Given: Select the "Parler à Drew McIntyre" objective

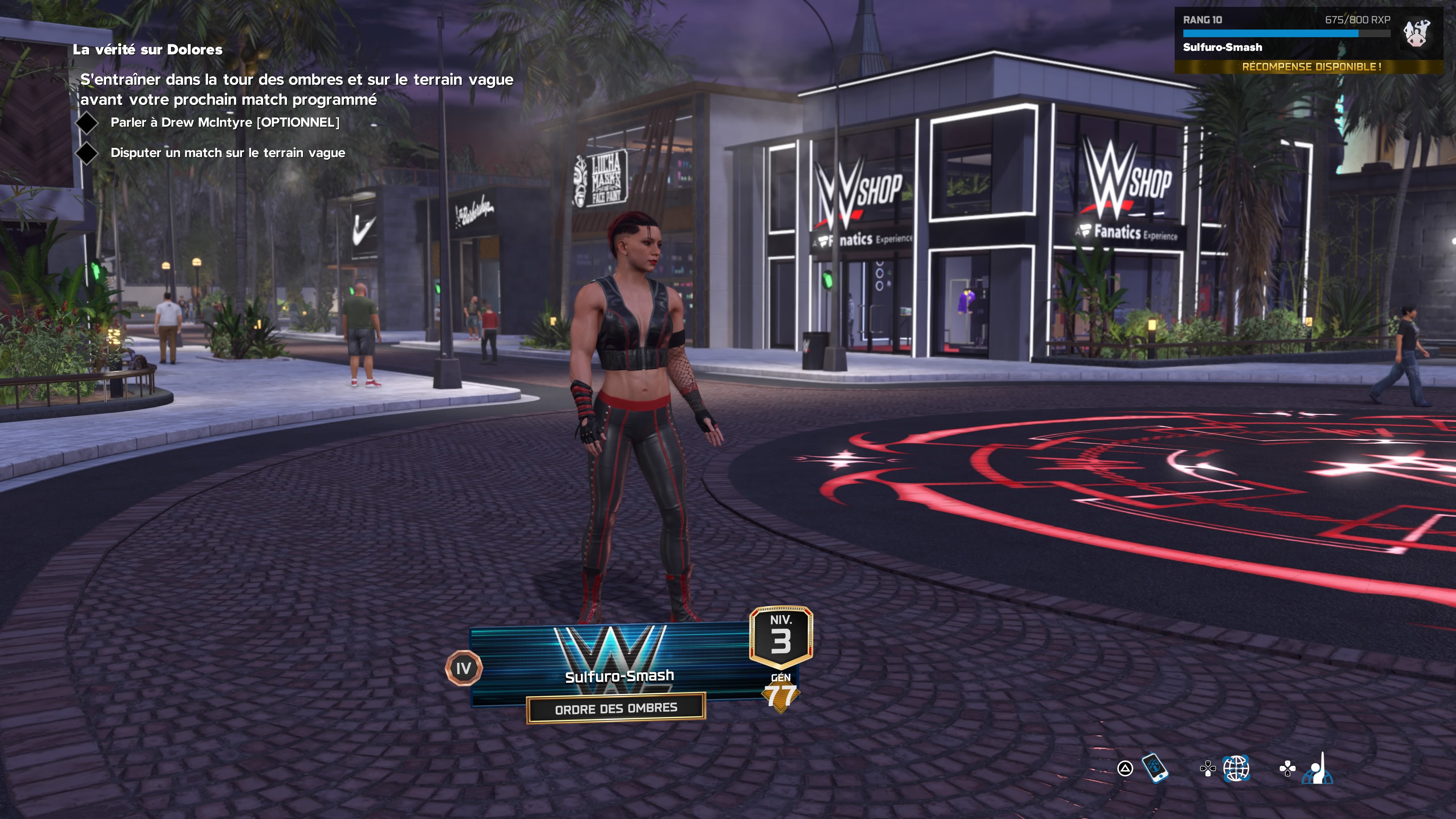Looking at the screenshot, I should pyautogui.click(x=225, y=122).
